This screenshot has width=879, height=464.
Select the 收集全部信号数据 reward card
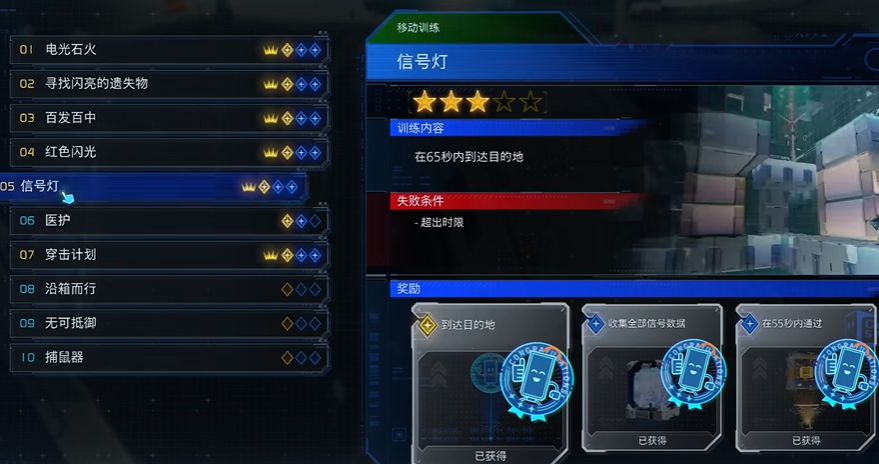tap(653, 382)
